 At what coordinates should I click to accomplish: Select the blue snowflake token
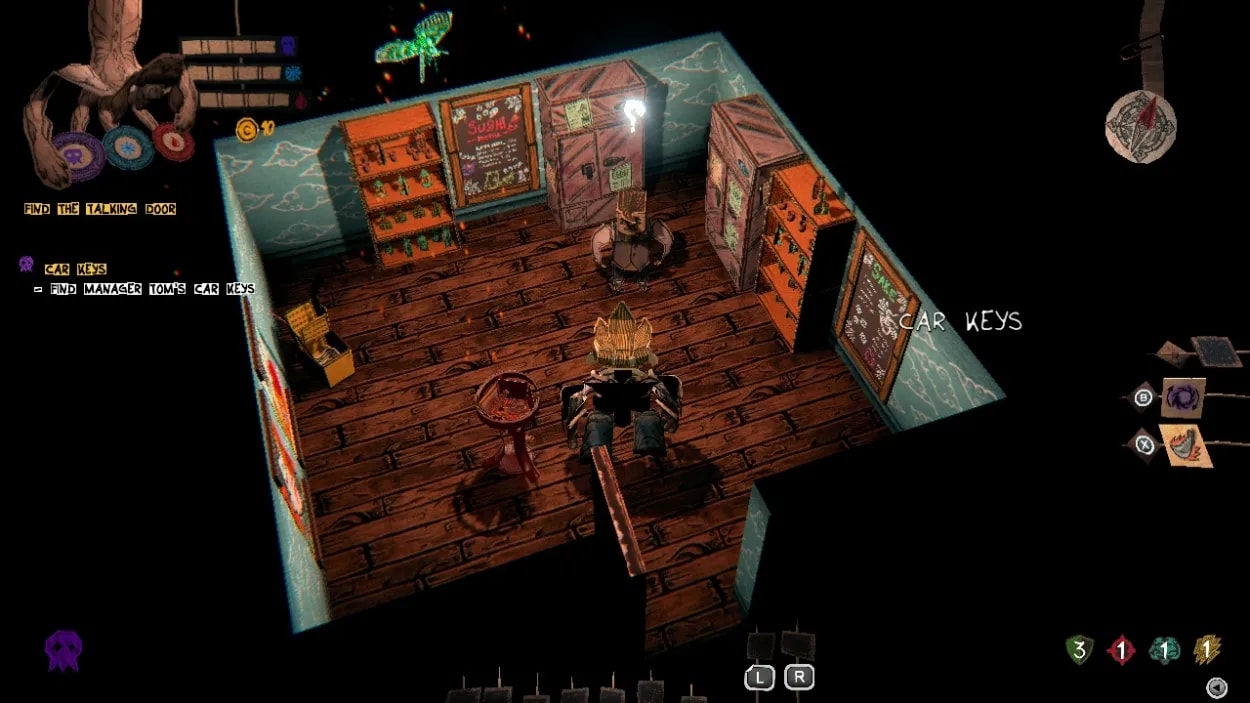[128, 148]
